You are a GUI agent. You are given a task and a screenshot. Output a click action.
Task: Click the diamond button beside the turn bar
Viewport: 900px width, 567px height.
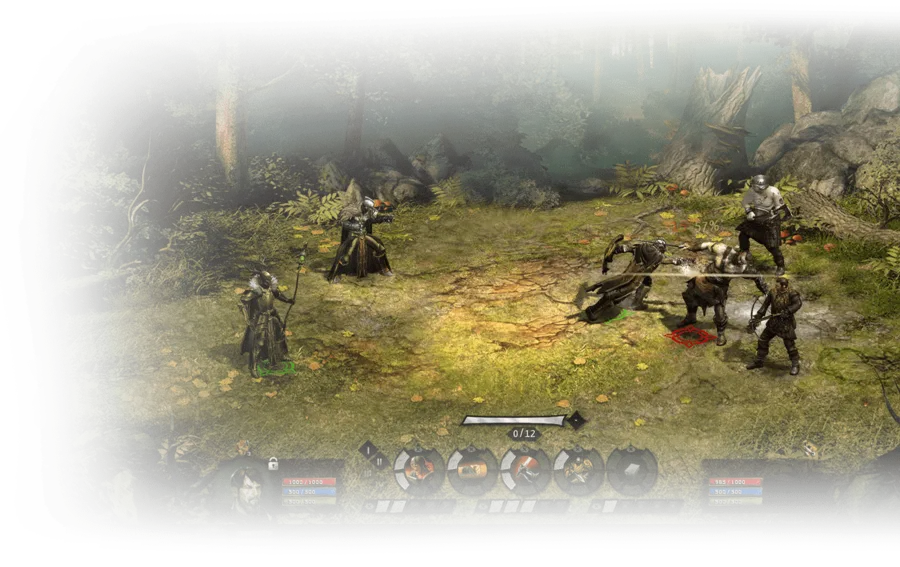click(x=576, y=421)
